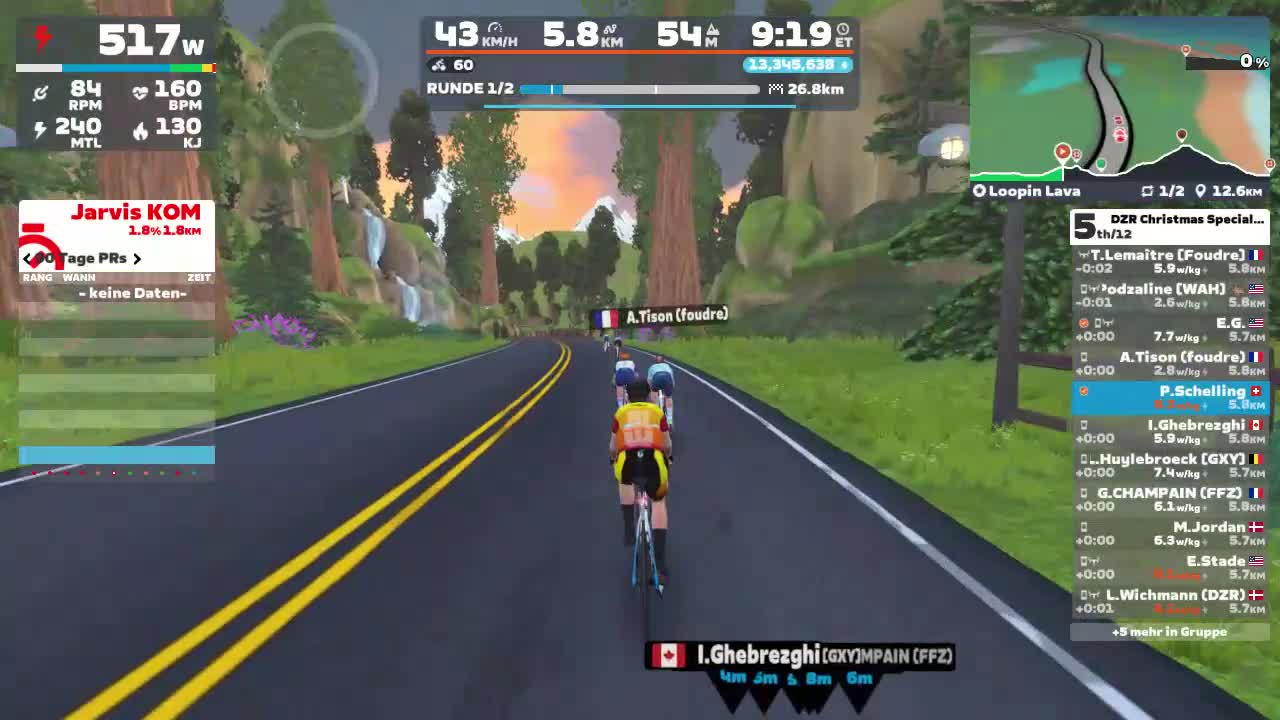1280x720 pixels.
Task: Click left arrow on 90 Tage PRs
Action: 27,258
